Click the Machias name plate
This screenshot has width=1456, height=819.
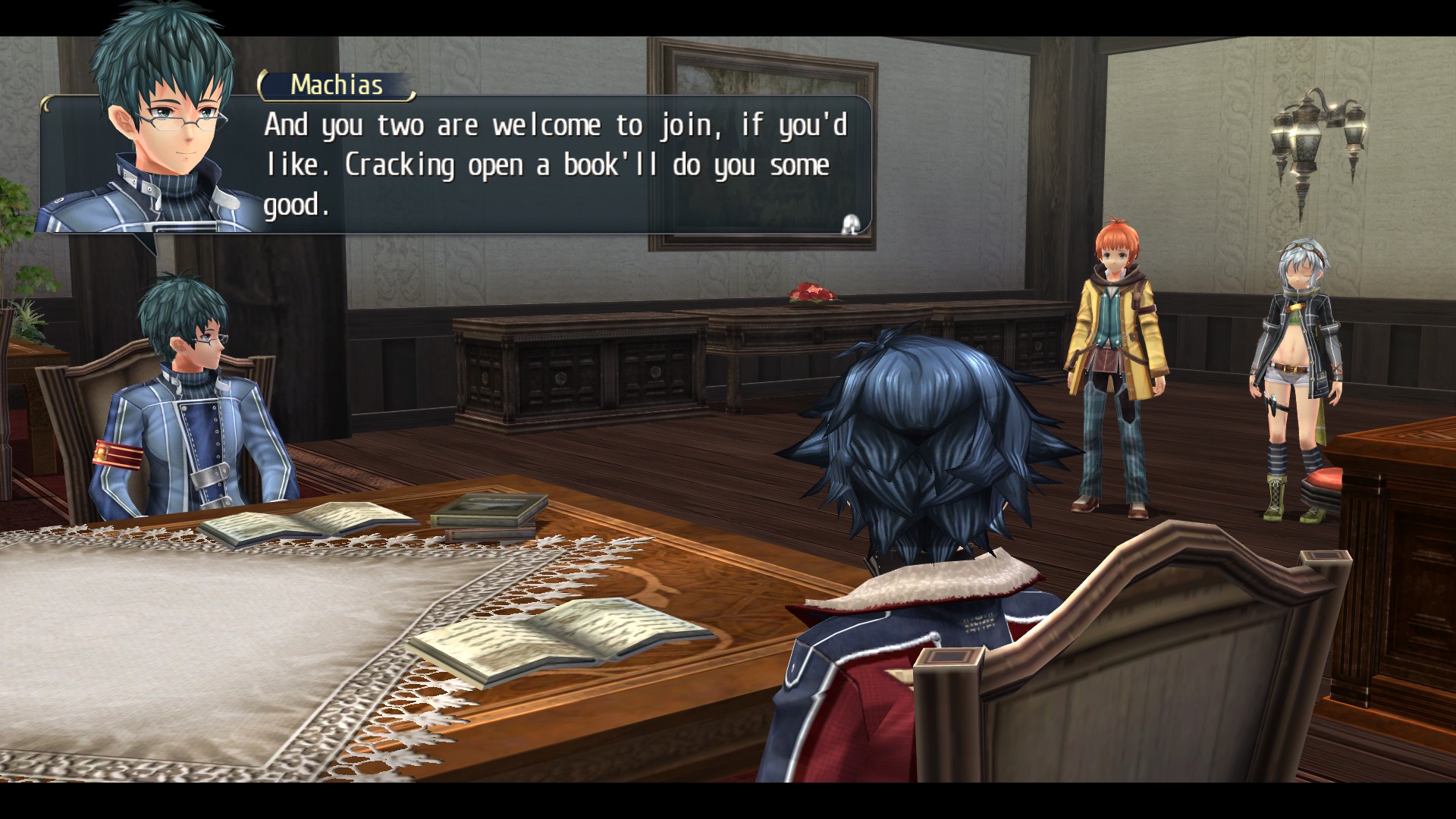334,85
